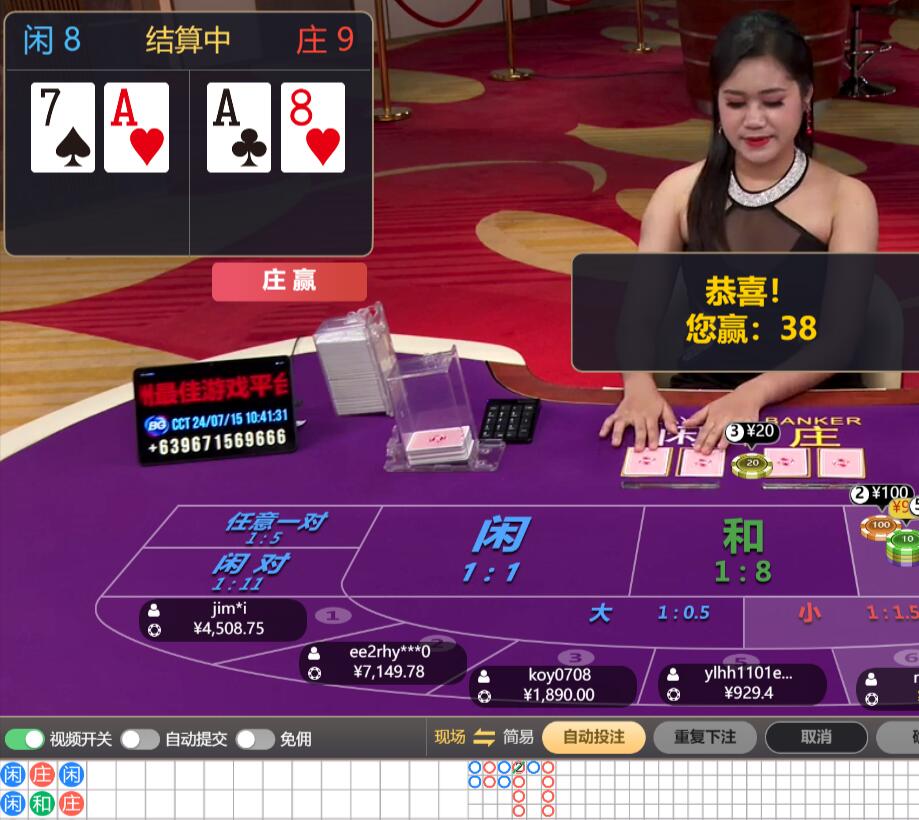
Task: Cancel the bet with 取消
Action: pos(816,737)
